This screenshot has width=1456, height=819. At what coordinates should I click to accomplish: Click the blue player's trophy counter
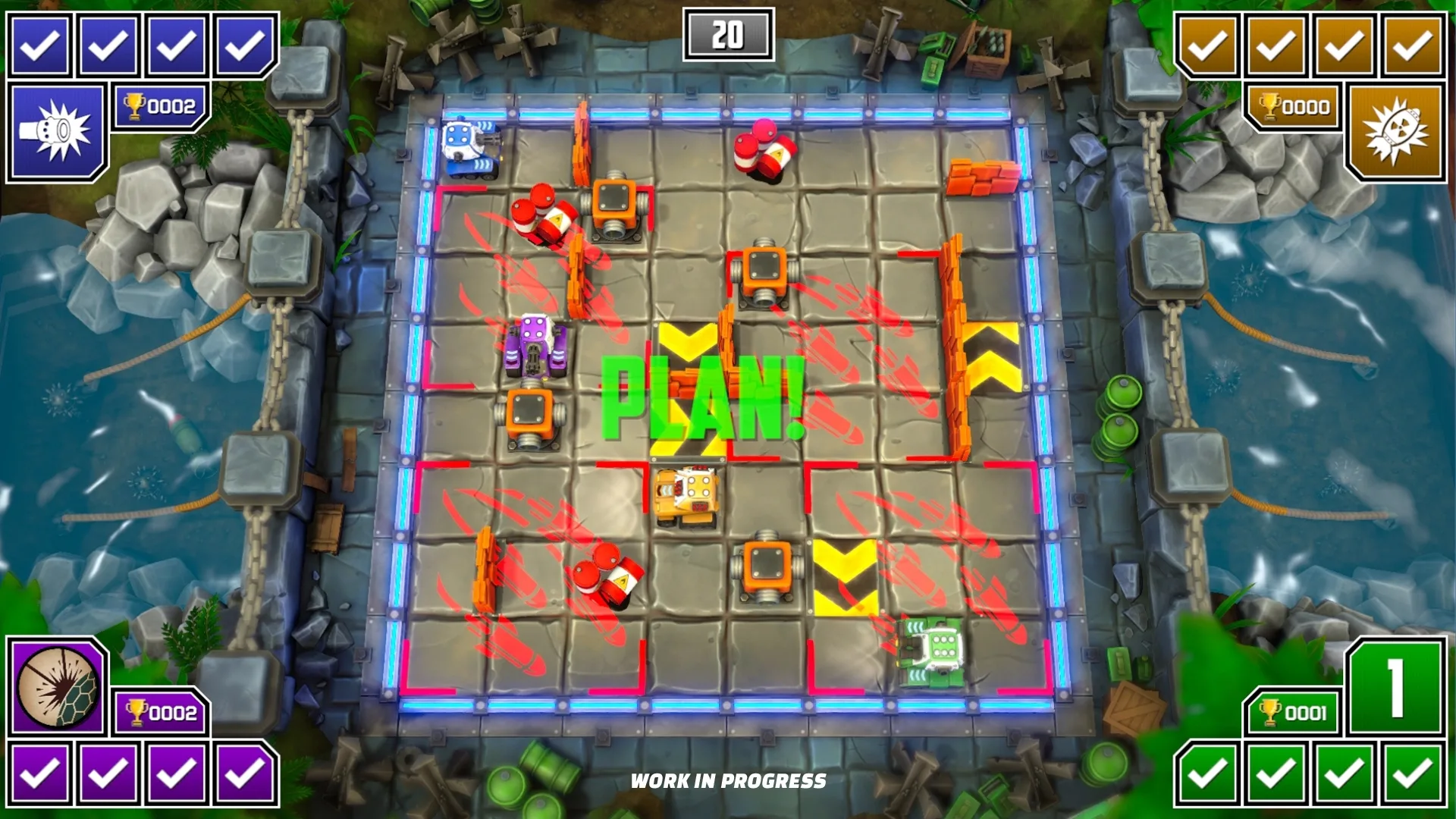click(x=159, y=107)
